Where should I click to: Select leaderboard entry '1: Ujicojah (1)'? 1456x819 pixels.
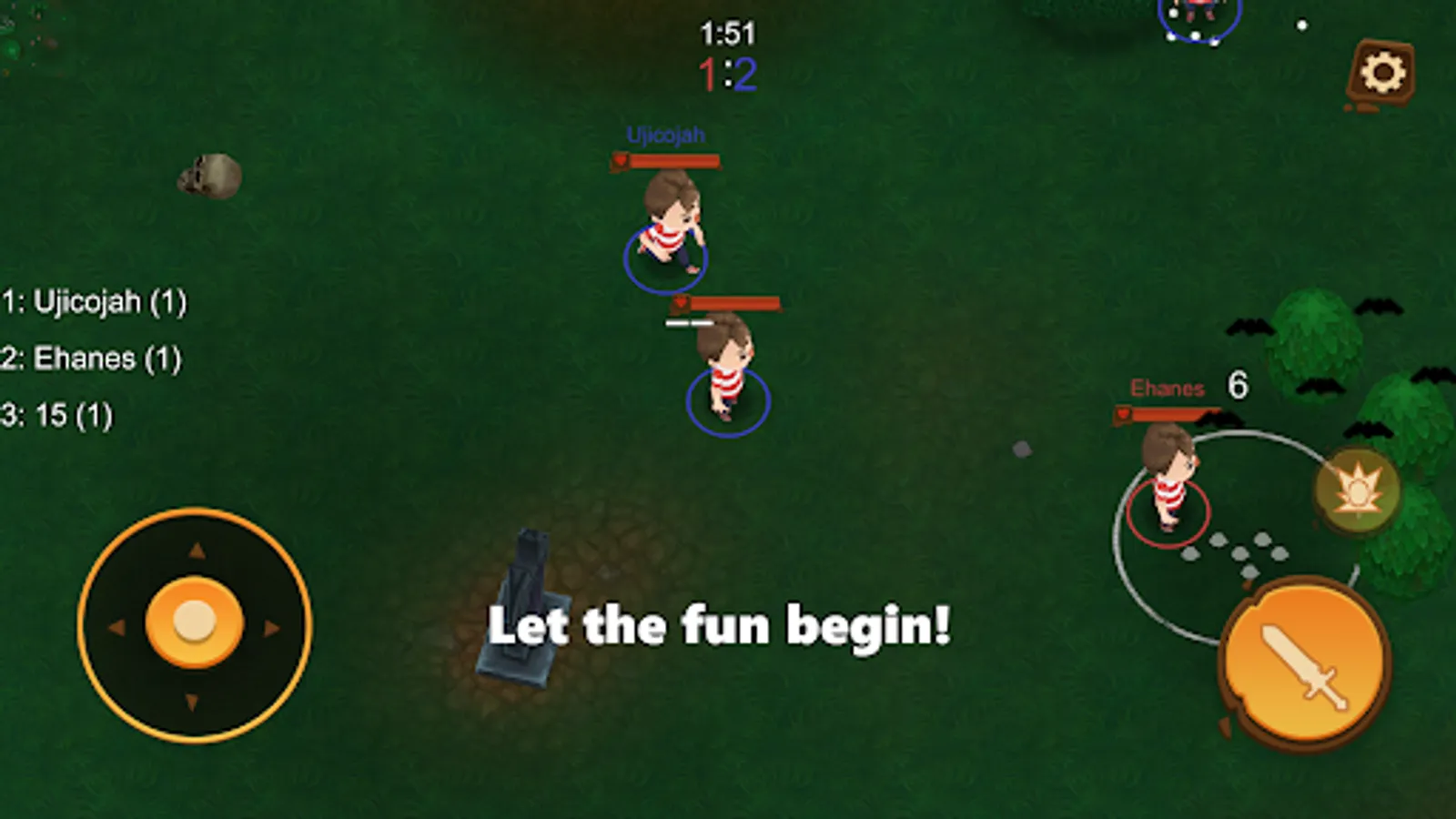click(95, 303)
